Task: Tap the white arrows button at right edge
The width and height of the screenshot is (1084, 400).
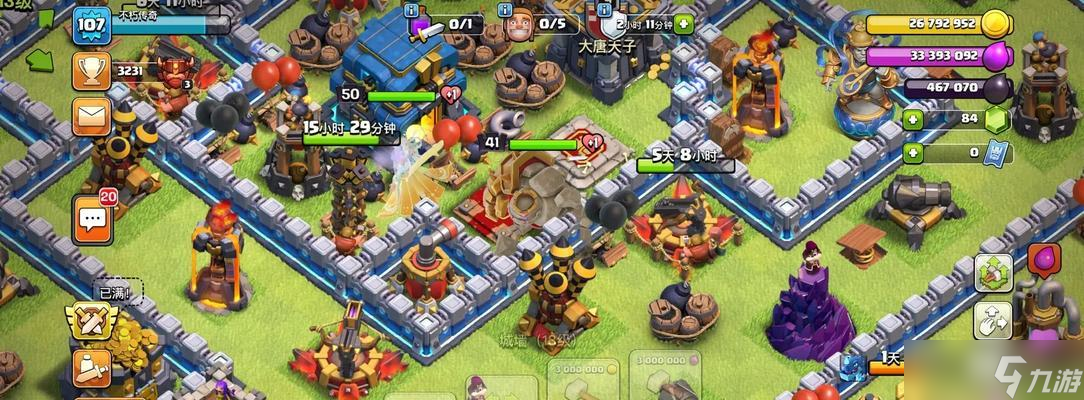Action: coord(994,322)
